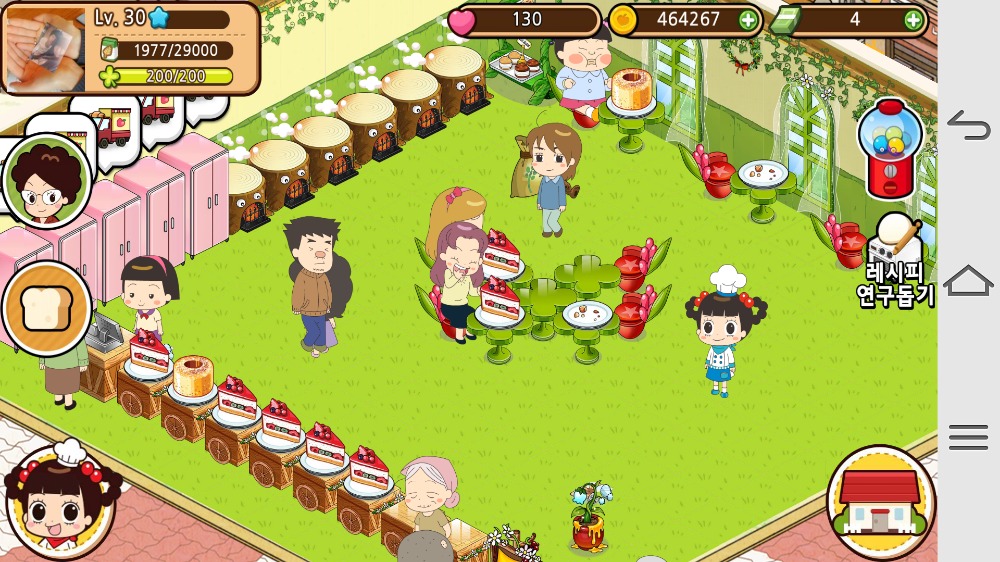Open the Android menu button

point(968,437)
